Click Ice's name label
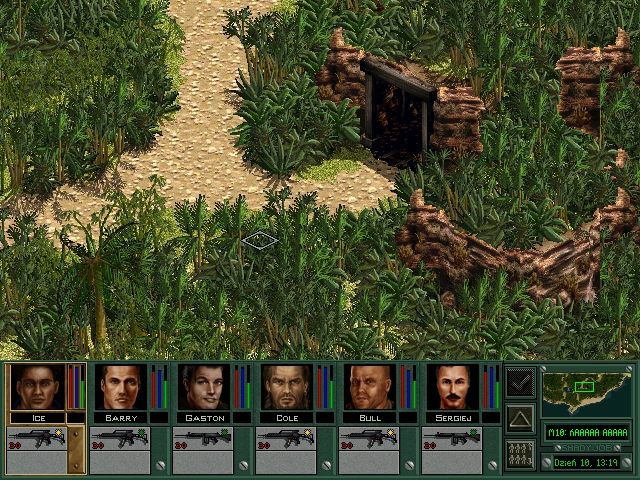This screenshot has width=640, height=480. coord(37,417)
